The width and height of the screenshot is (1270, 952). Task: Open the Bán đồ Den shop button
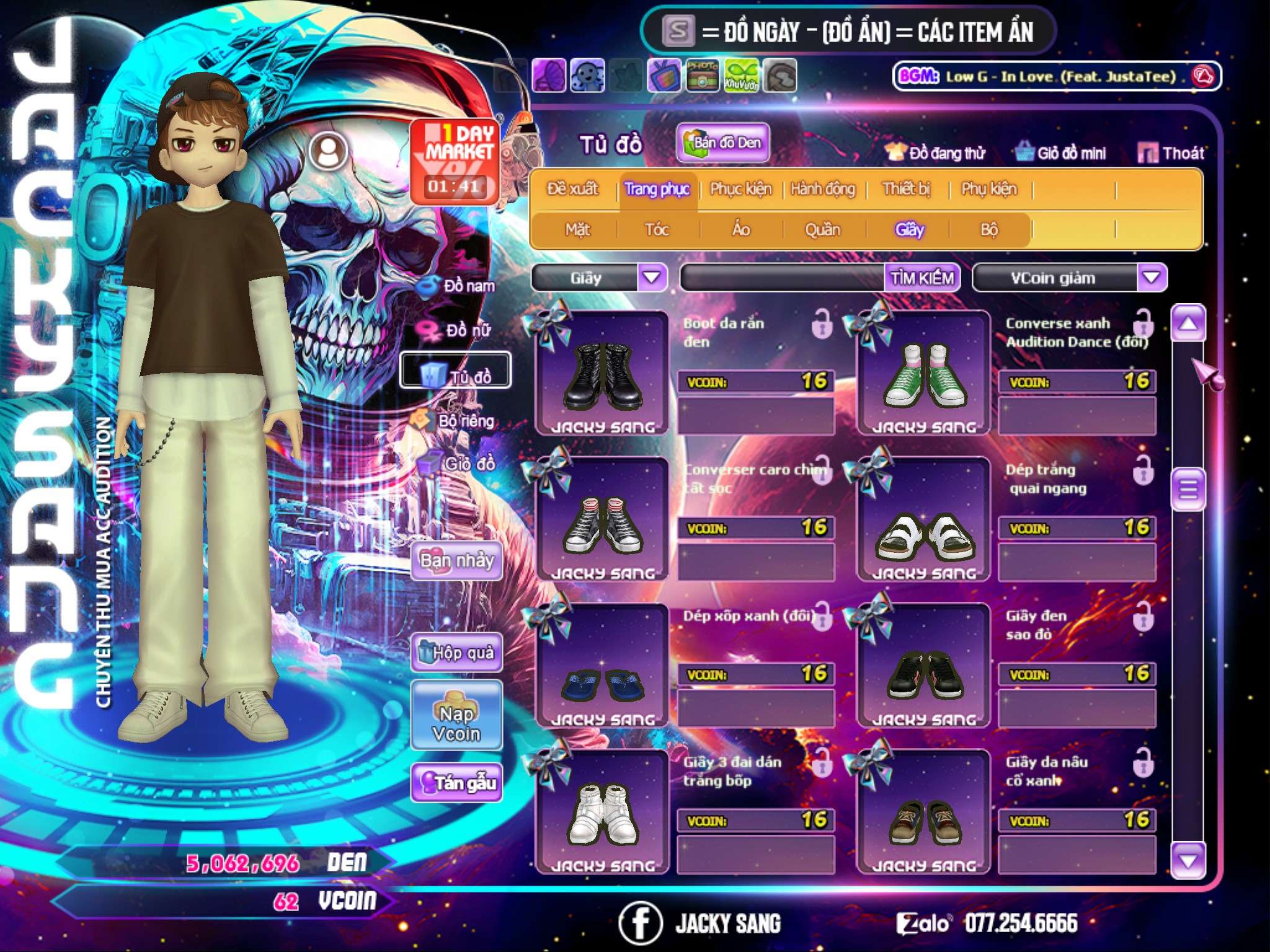(x=722, y=143)
